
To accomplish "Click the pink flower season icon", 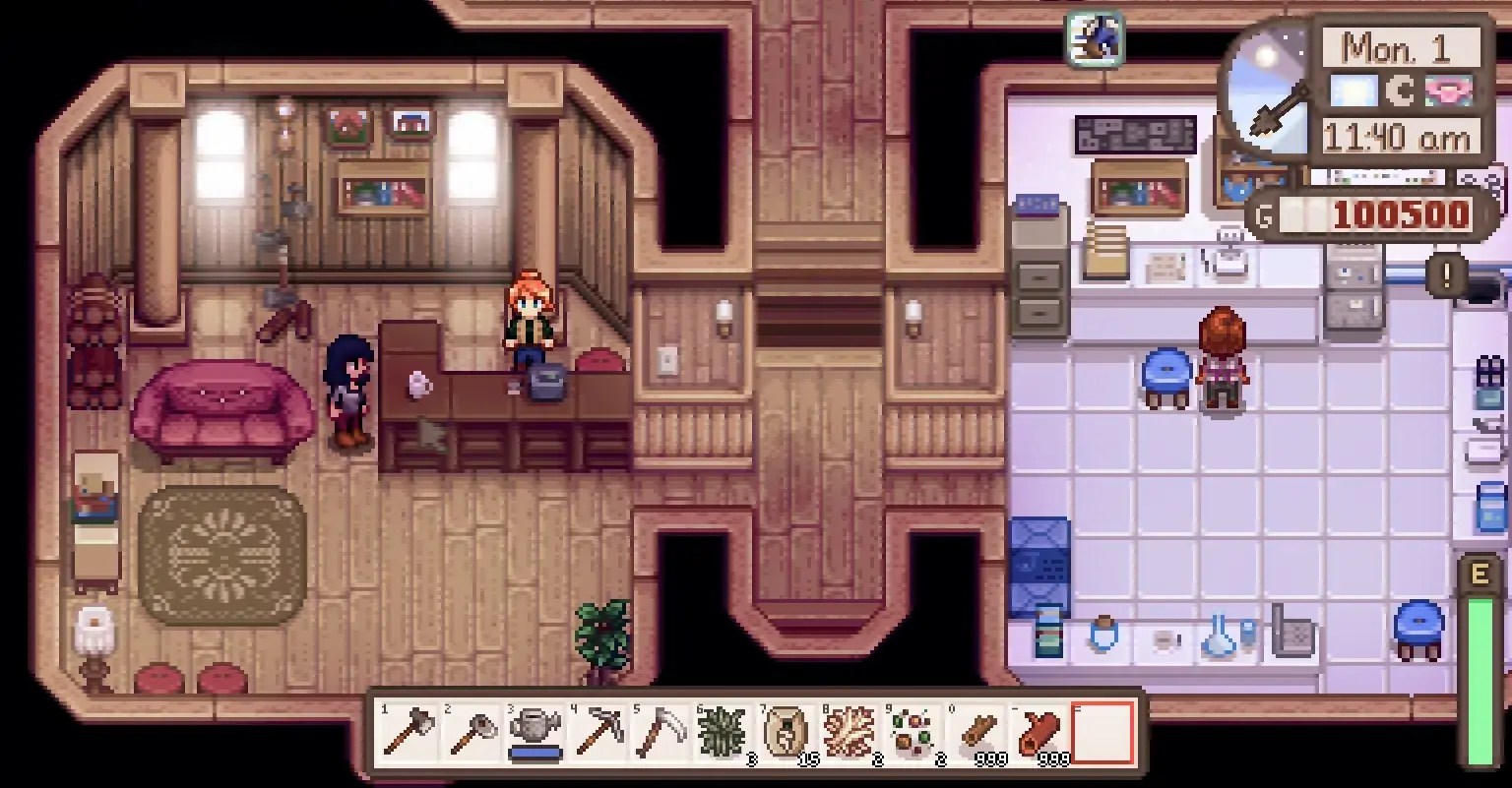I will click(1447, 89).
